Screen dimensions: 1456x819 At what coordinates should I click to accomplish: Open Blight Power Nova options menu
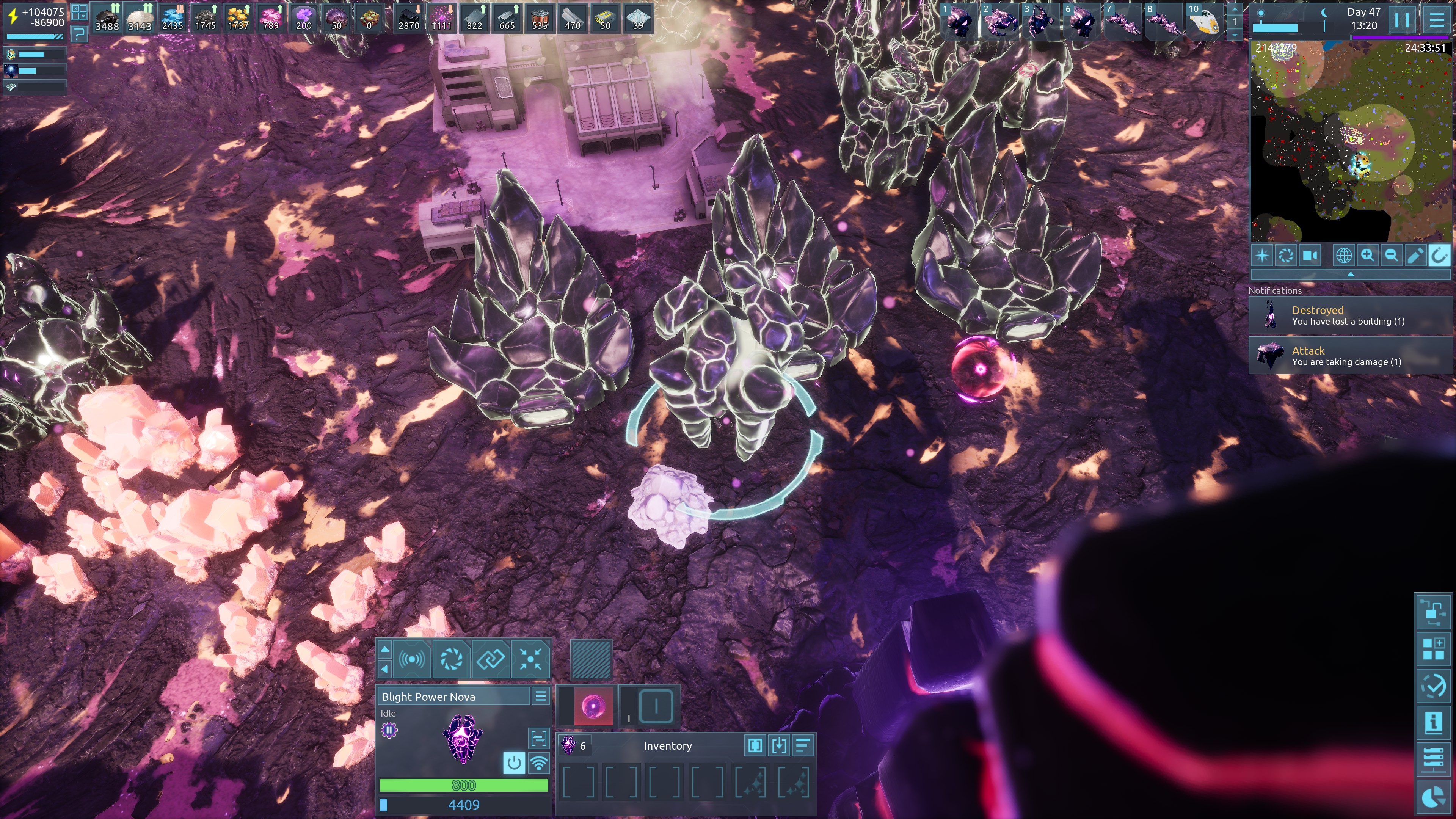[540, 697]
